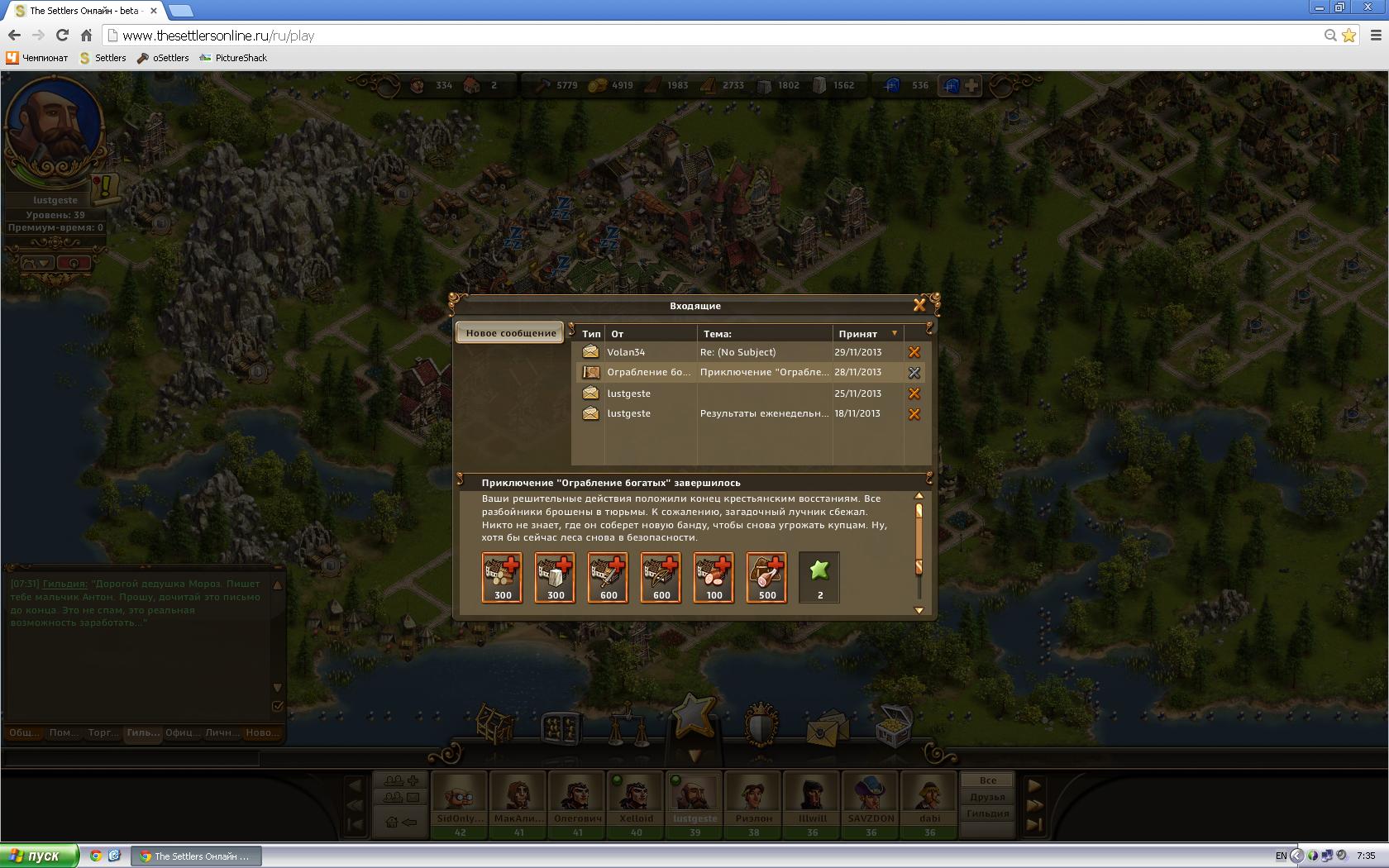Open the guild shield icon
Viewport: 1389px width, 868px height.
pos(761,724)
